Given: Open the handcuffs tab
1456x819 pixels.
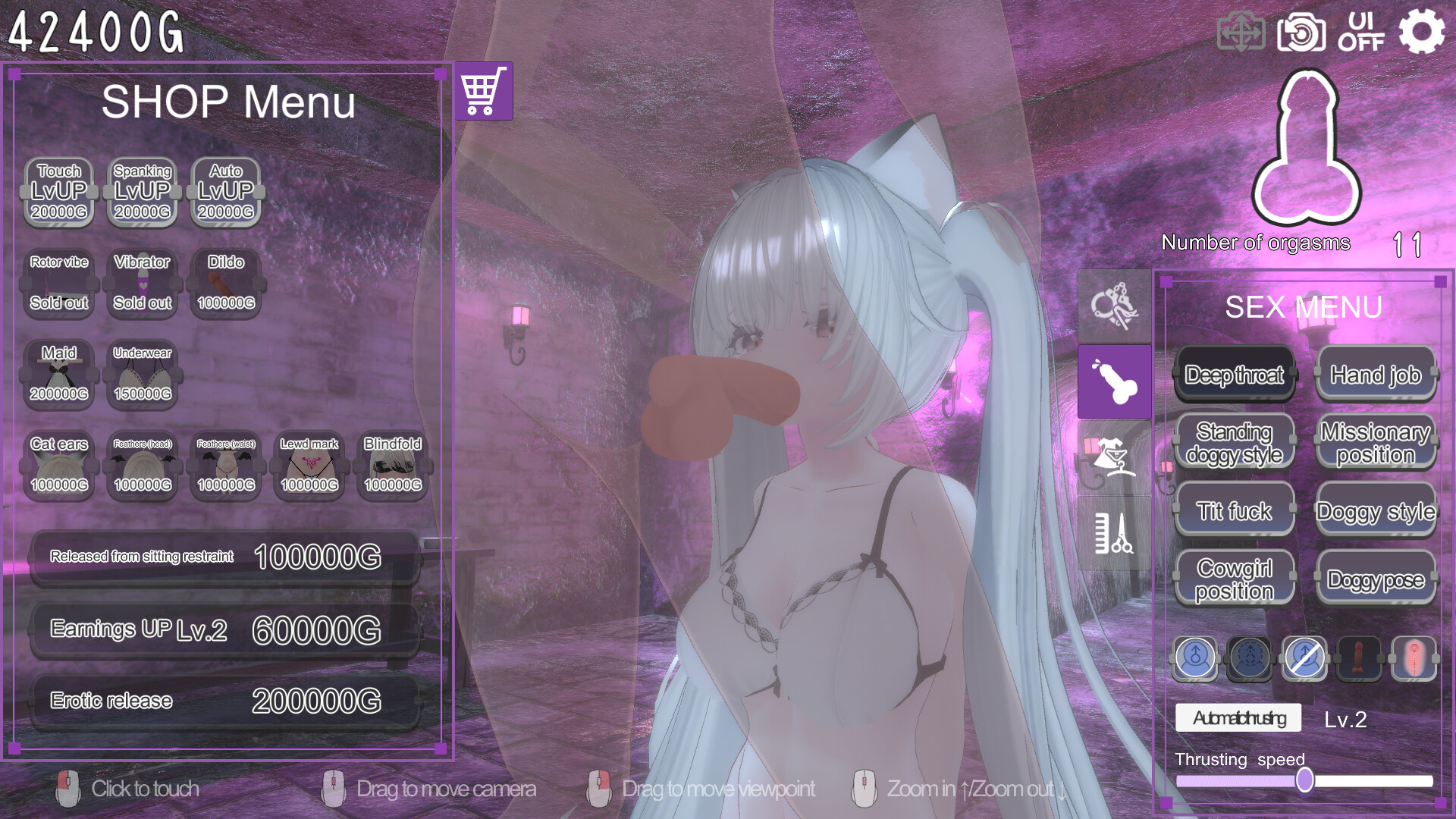Looking at the screenshot, I should (x=1114, y=306).
